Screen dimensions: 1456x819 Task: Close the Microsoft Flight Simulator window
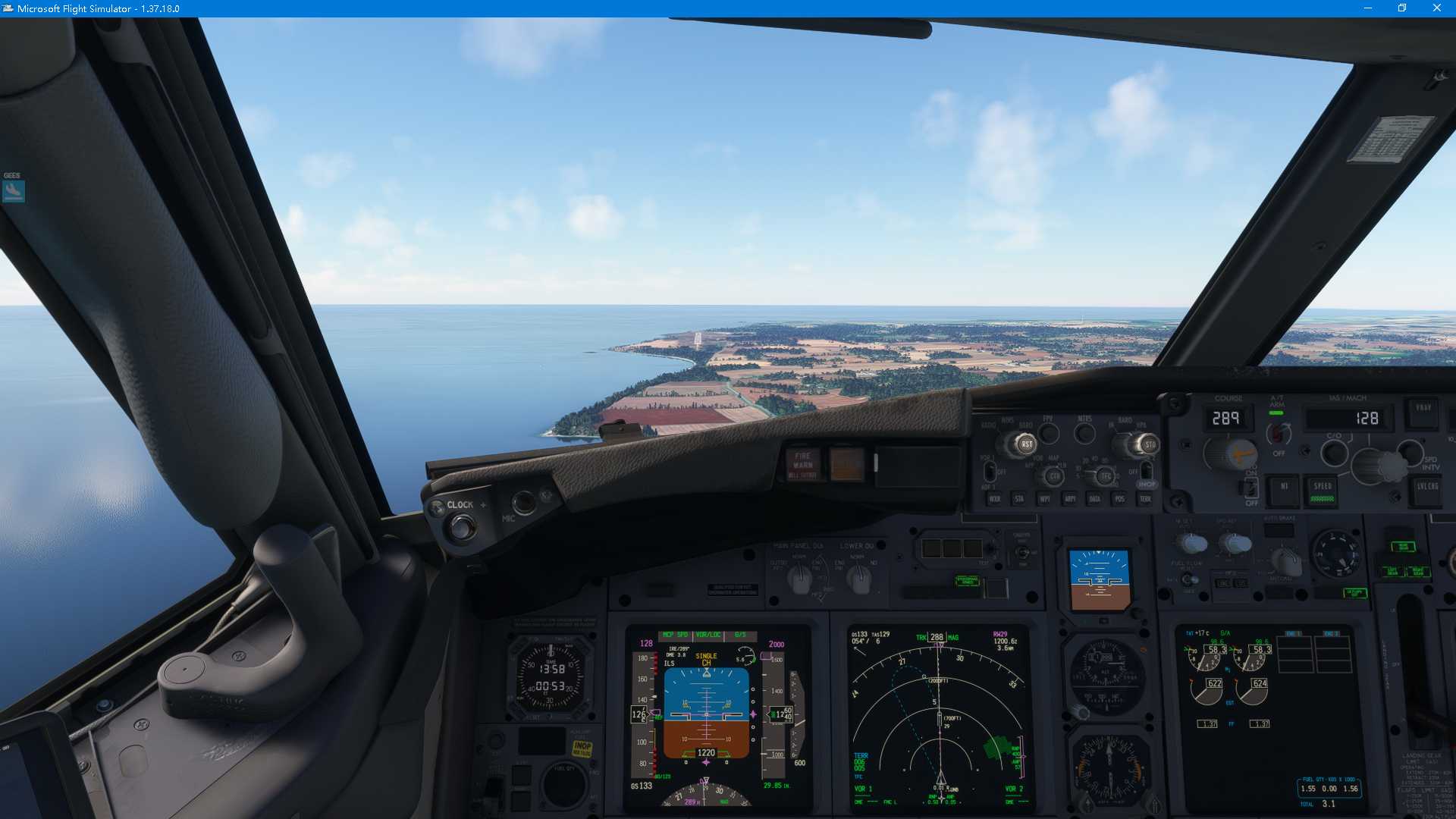[x=1436, y=8]
